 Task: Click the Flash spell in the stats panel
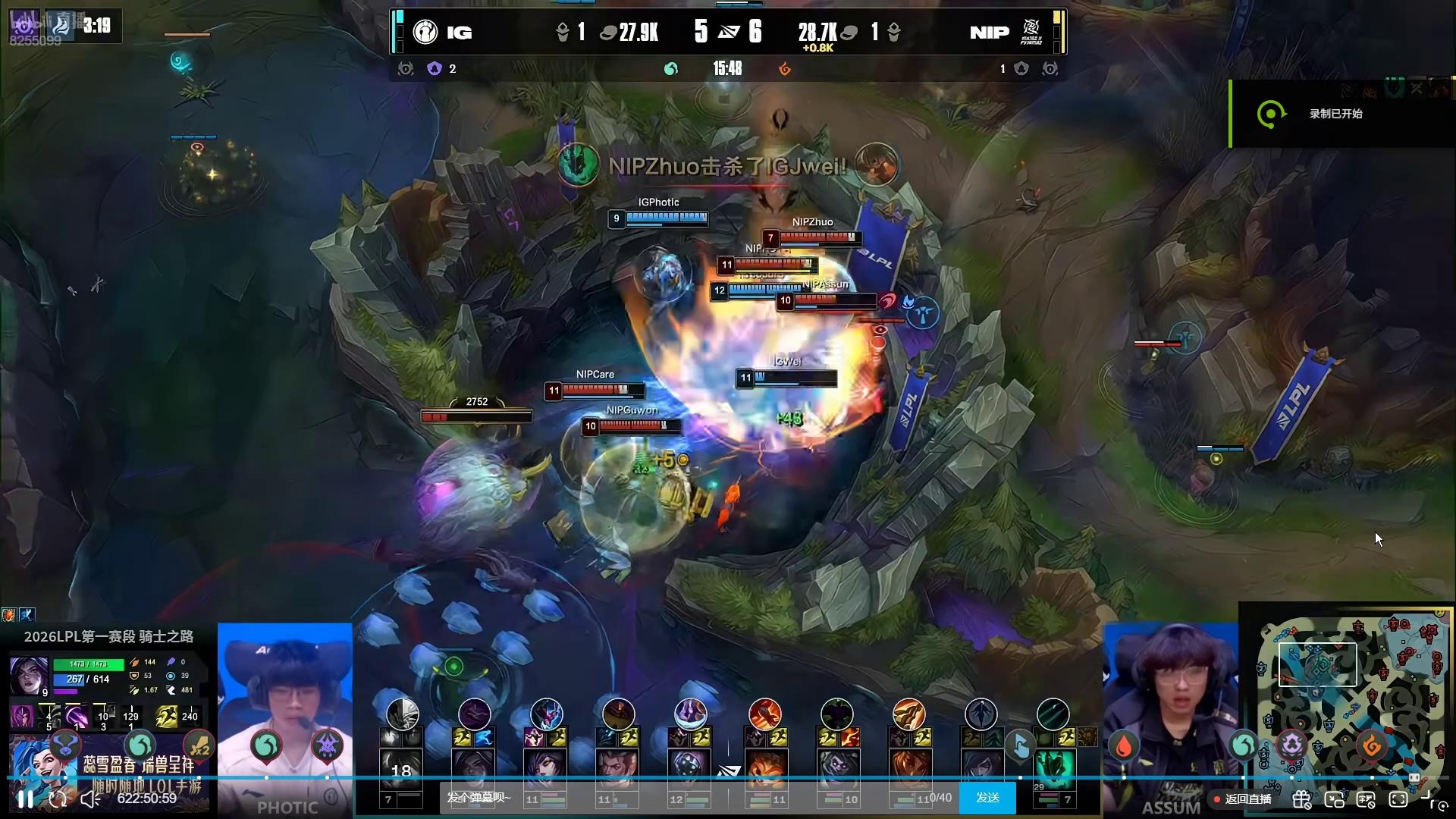coord(167,716)
